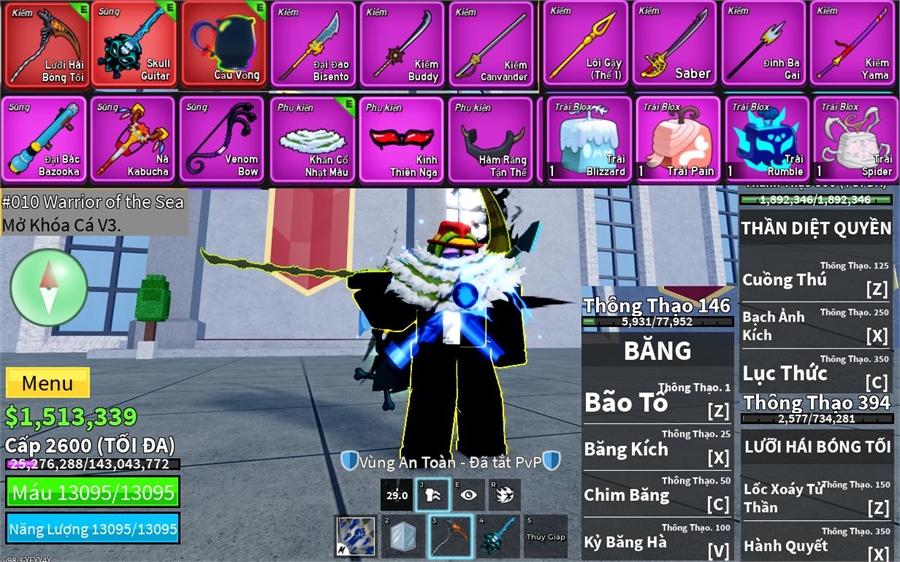900x562 pixels.
Task: Choose the Skull Guitar inventory slot
Action: pos(134,44)
